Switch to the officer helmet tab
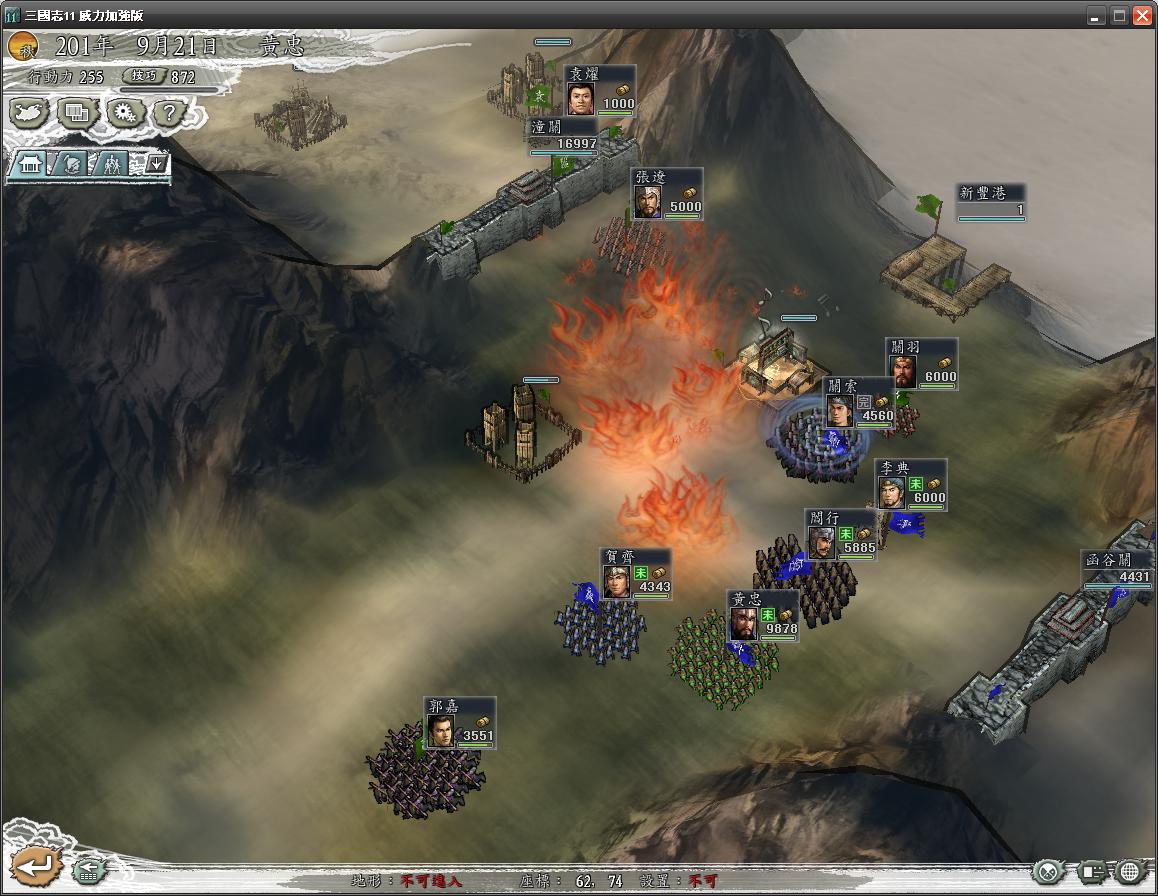This screenshot has width=1158, height=896. [70, 164]
